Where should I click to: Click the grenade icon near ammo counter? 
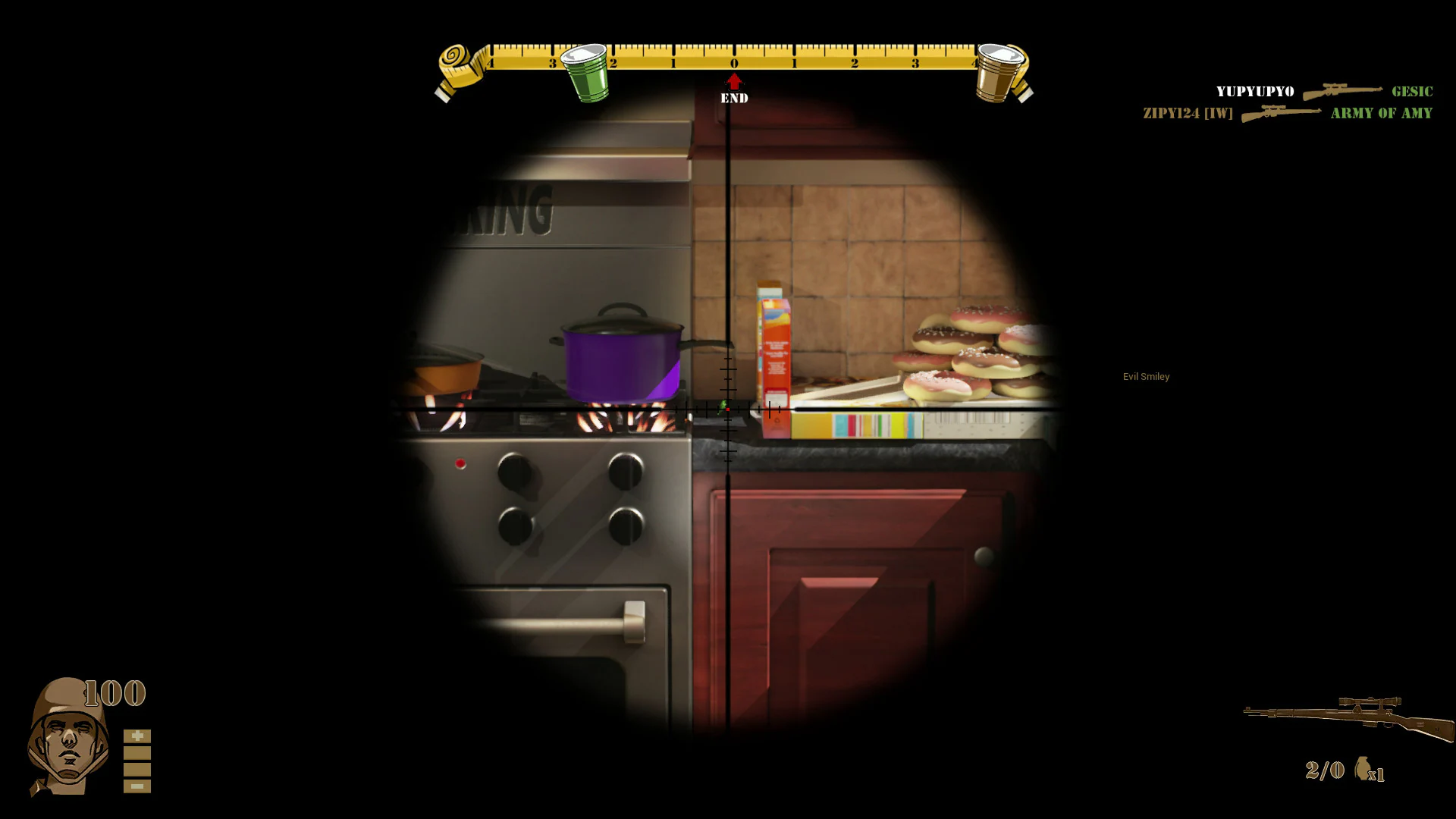pyautogui.click(x=1363, y=770)
